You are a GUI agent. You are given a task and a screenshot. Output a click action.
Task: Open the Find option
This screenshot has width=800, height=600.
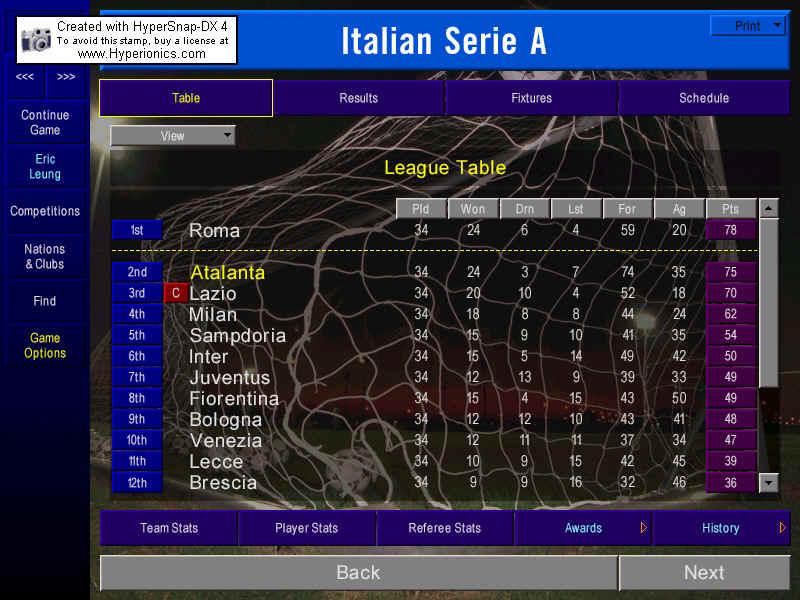click(x=45, y=301)
